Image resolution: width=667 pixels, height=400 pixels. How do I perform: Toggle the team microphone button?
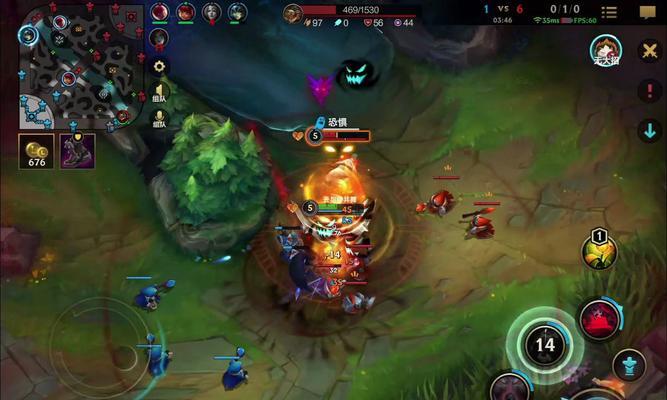159,120
